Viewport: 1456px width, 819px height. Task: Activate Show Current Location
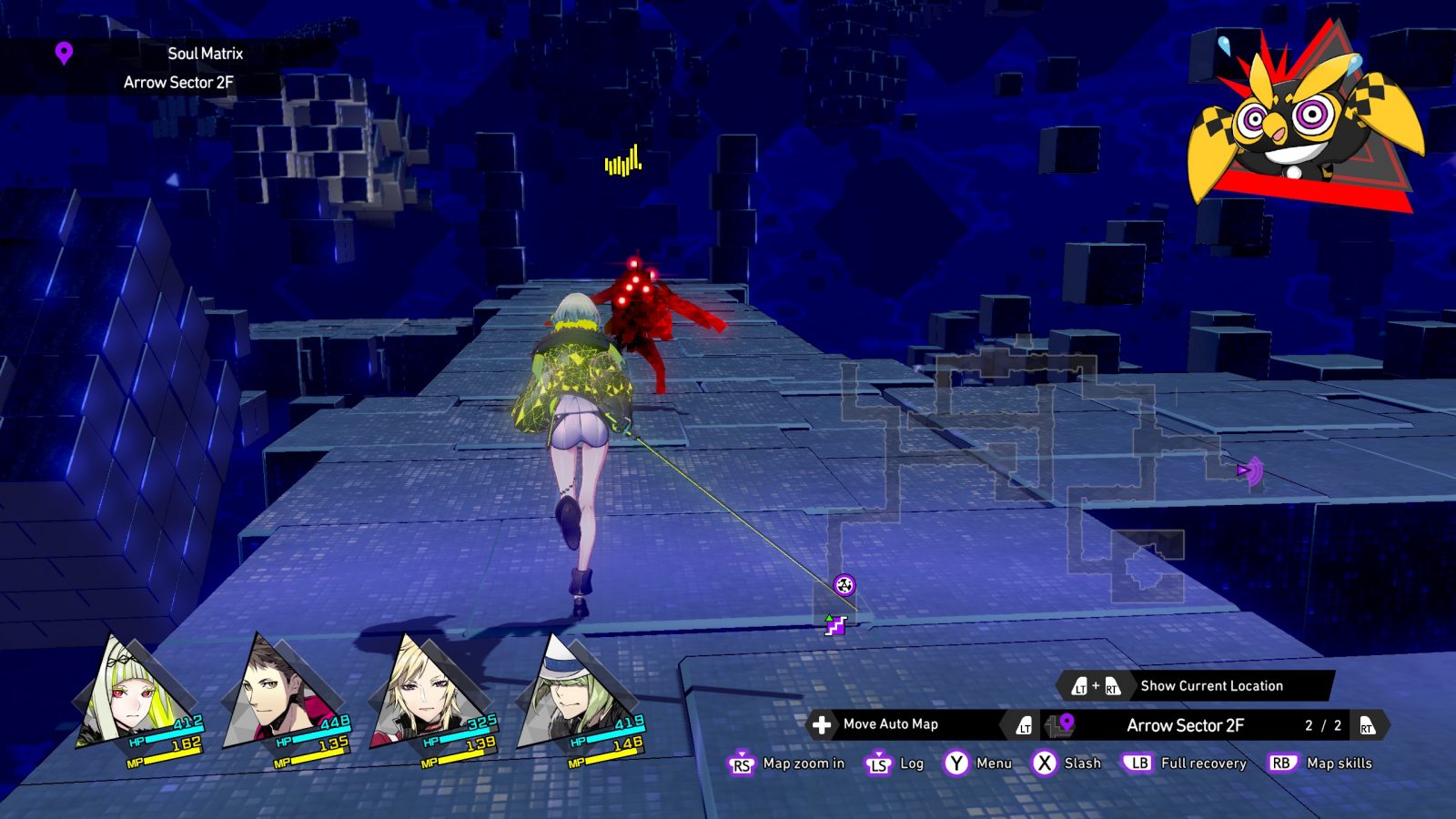[1210, 686]
